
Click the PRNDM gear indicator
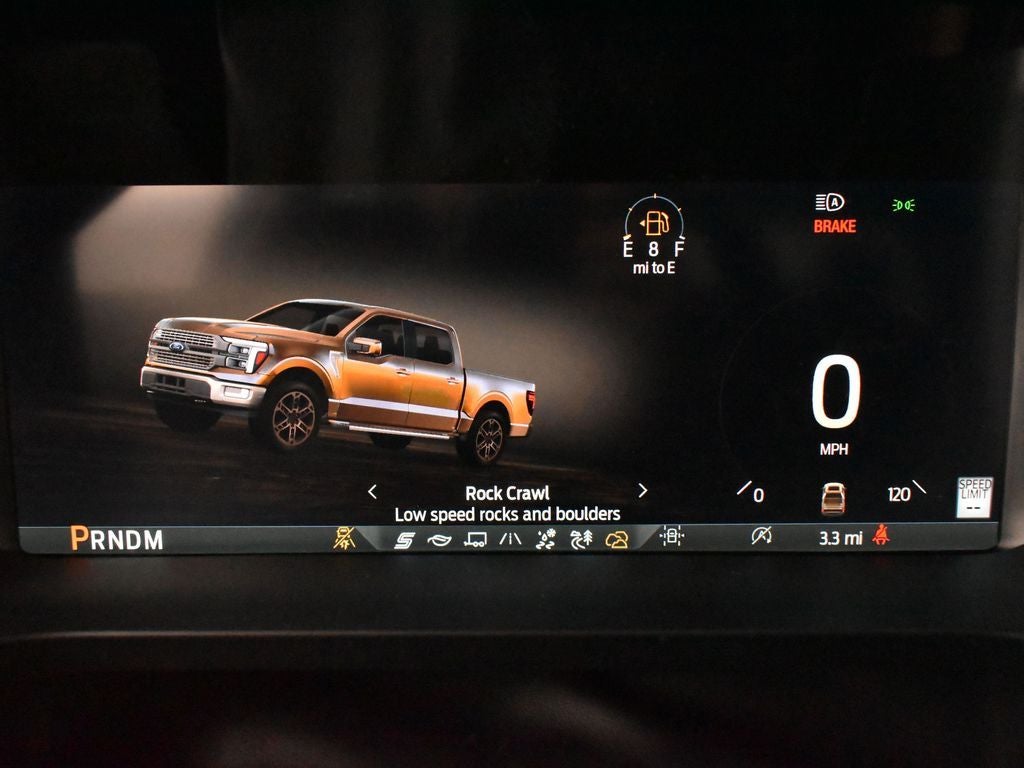point(116,539)
